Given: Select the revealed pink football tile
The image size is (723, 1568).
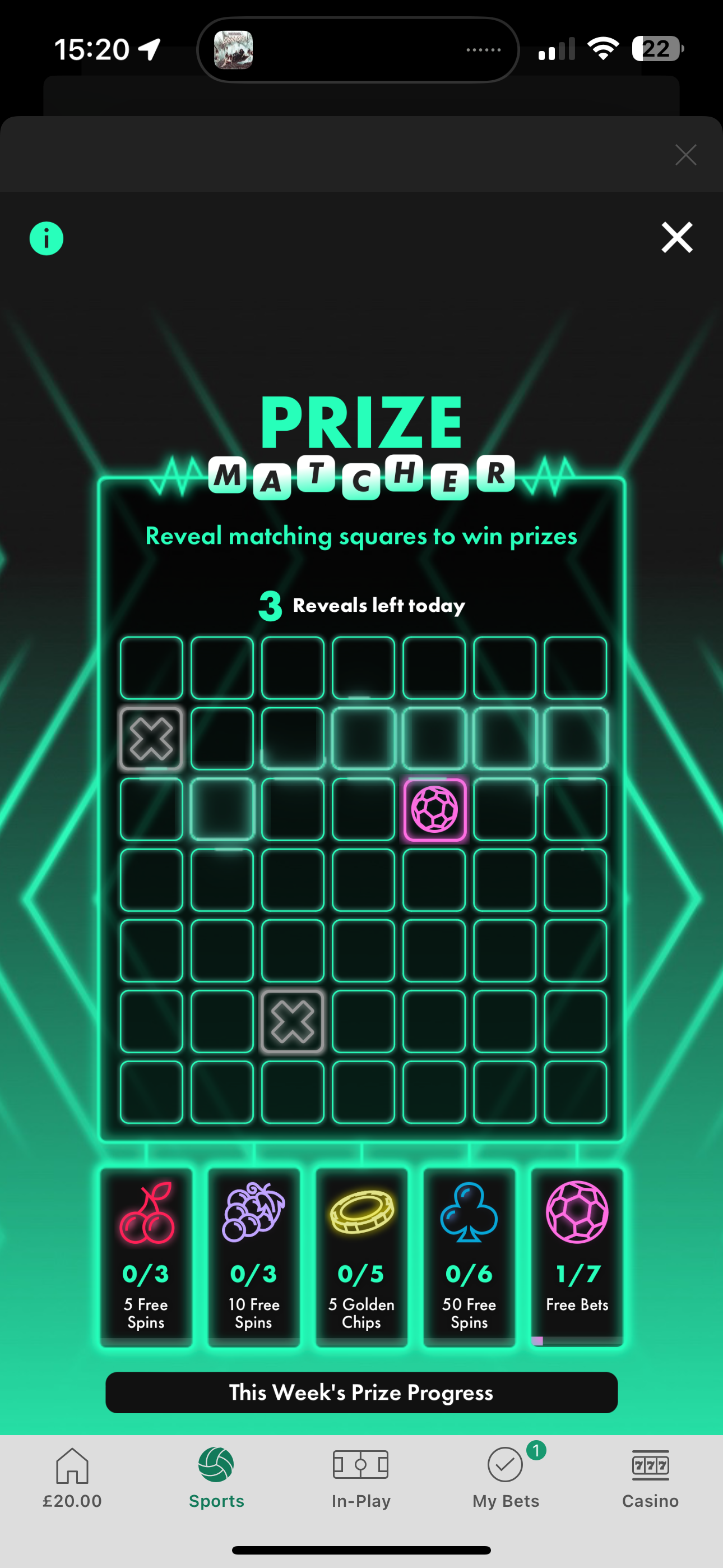Looking at the screenshot, I should (434, 810).
